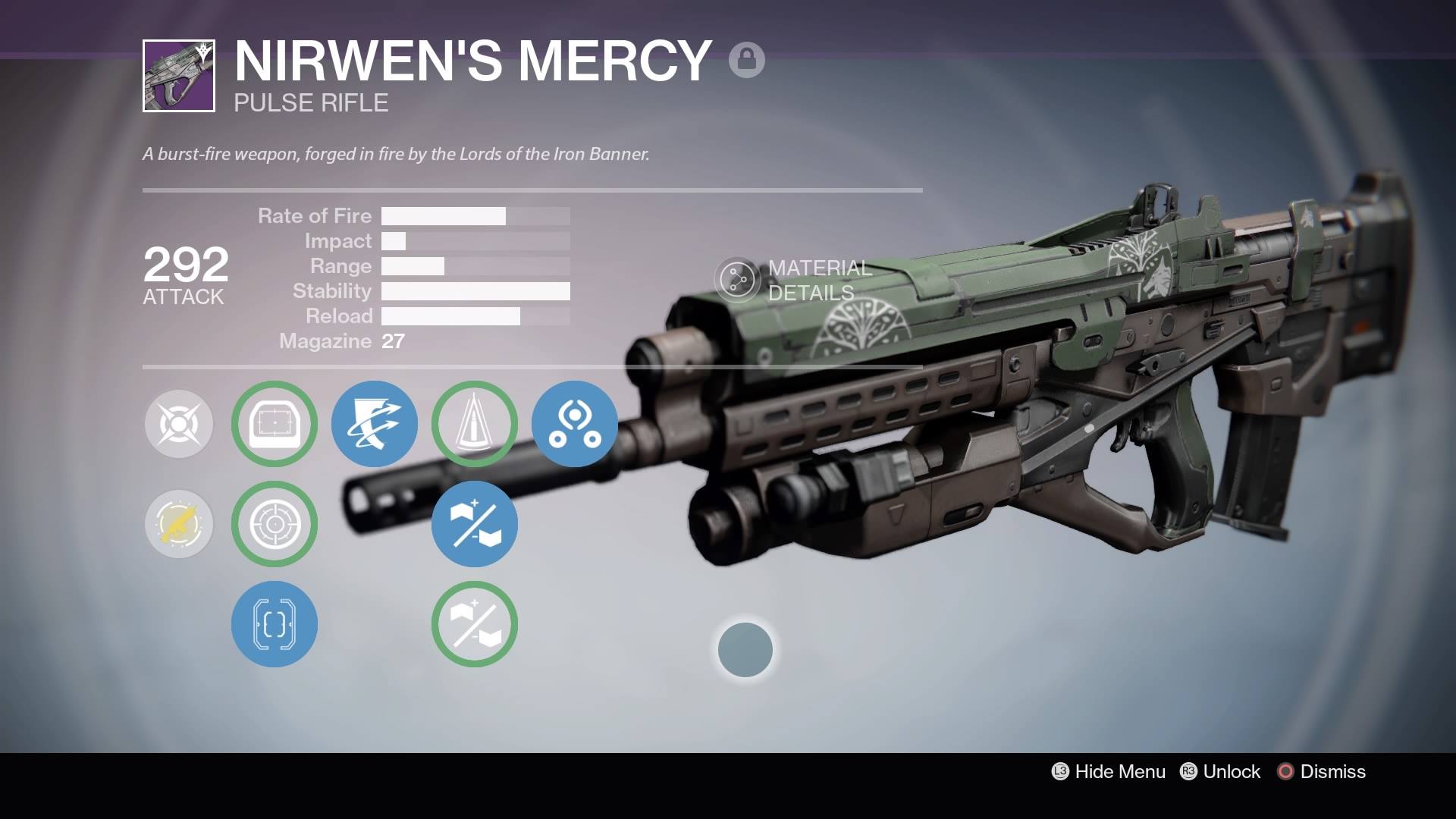Open the yellow gun upgrade node
Screen dimensions: 1456x819
point(179,524)
